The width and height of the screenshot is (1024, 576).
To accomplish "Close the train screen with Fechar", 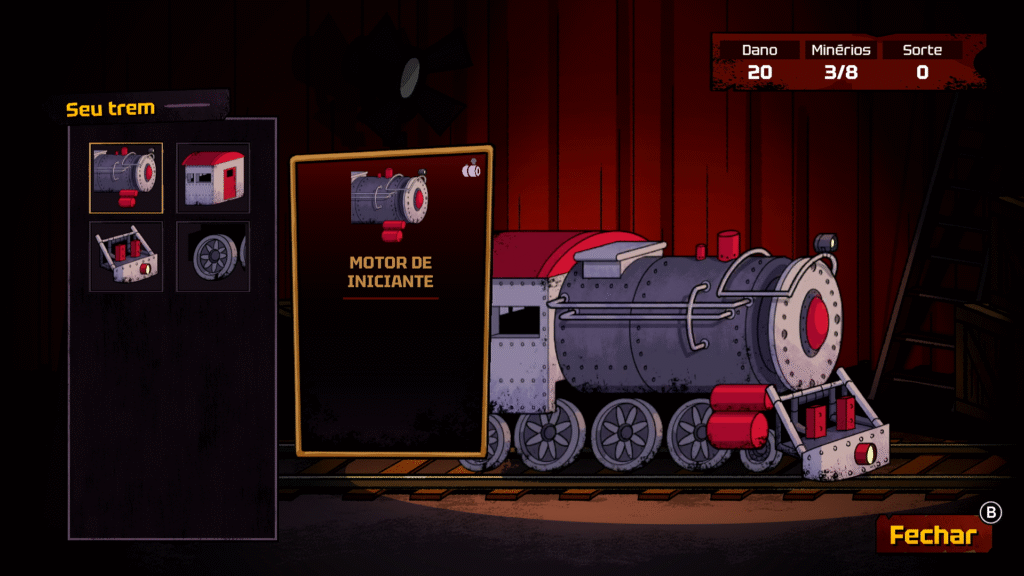I will pos(933,535).
